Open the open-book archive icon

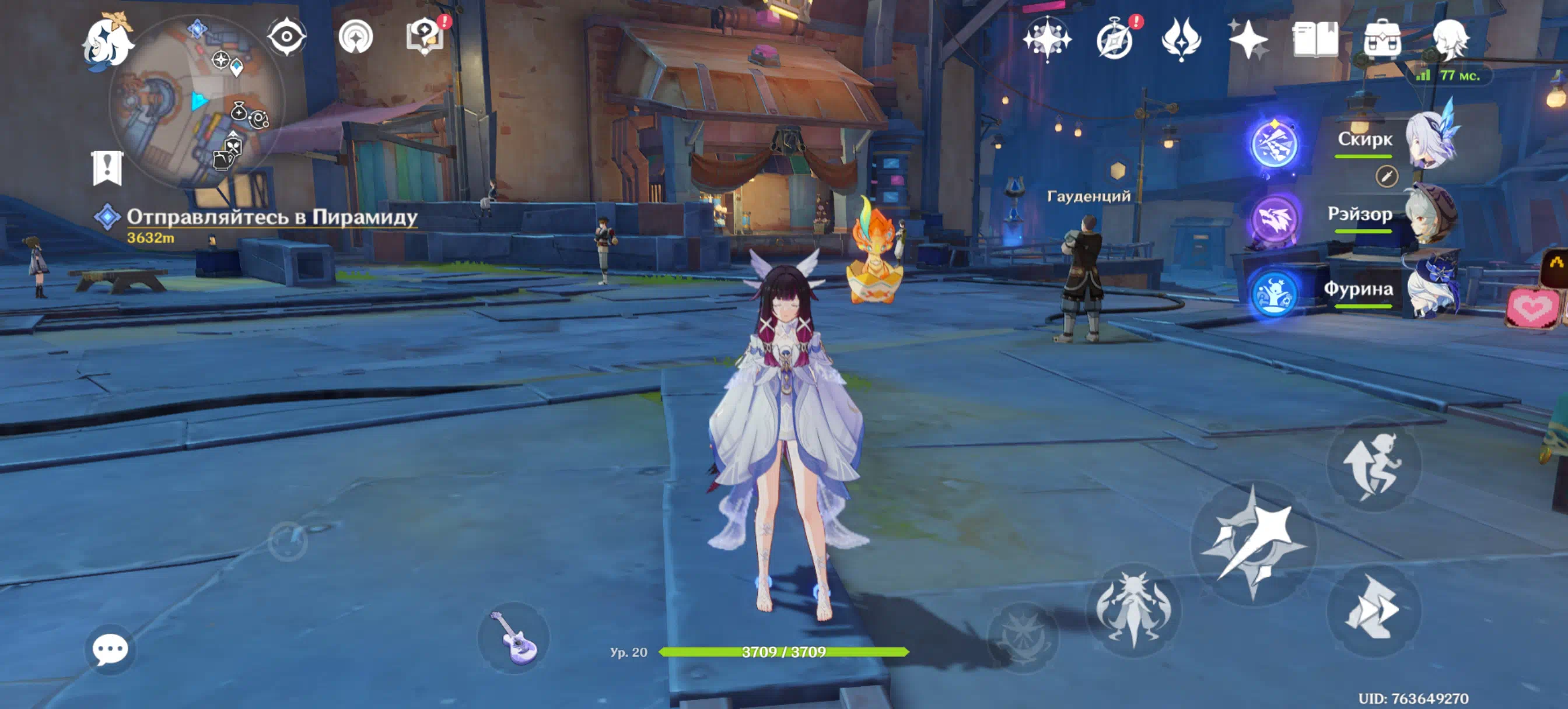click(1315, 40)
